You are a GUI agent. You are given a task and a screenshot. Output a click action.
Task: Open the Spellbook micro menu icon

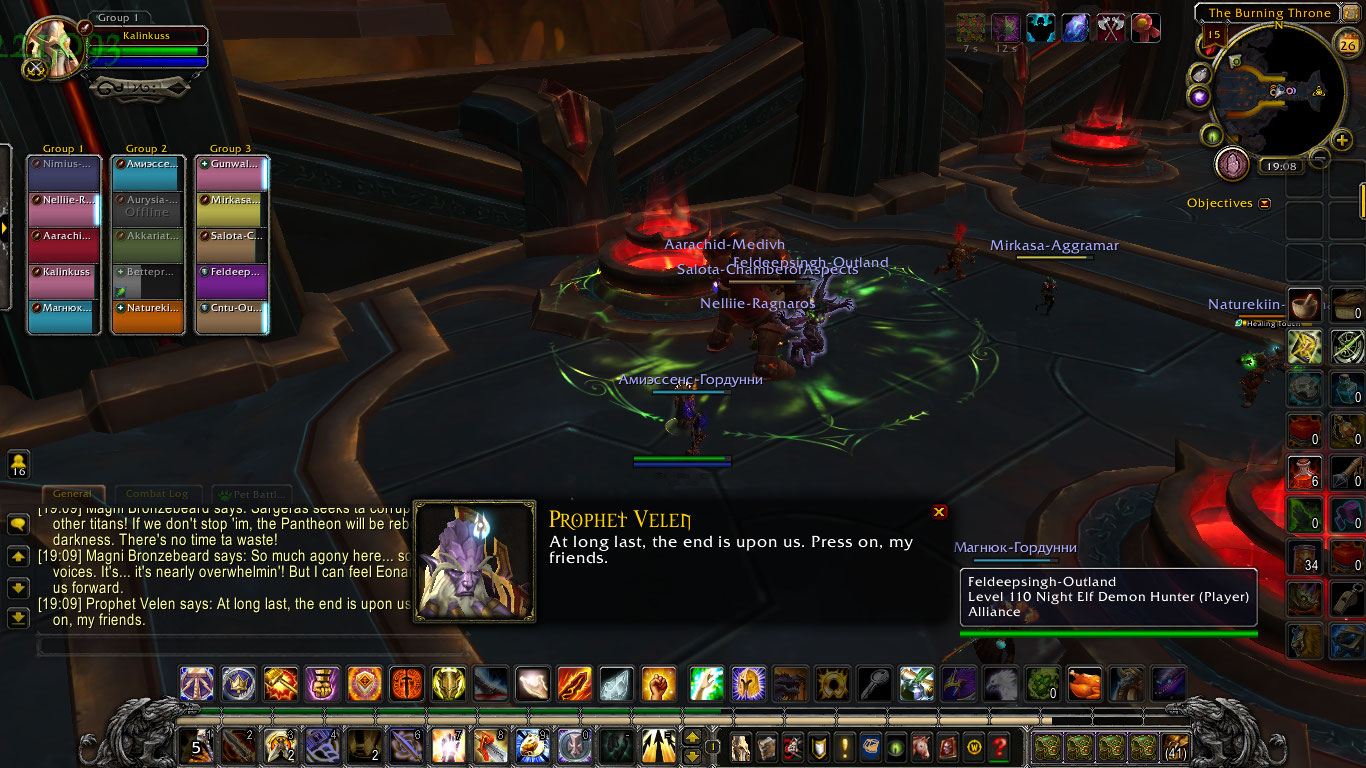click(x=766, y=745)
